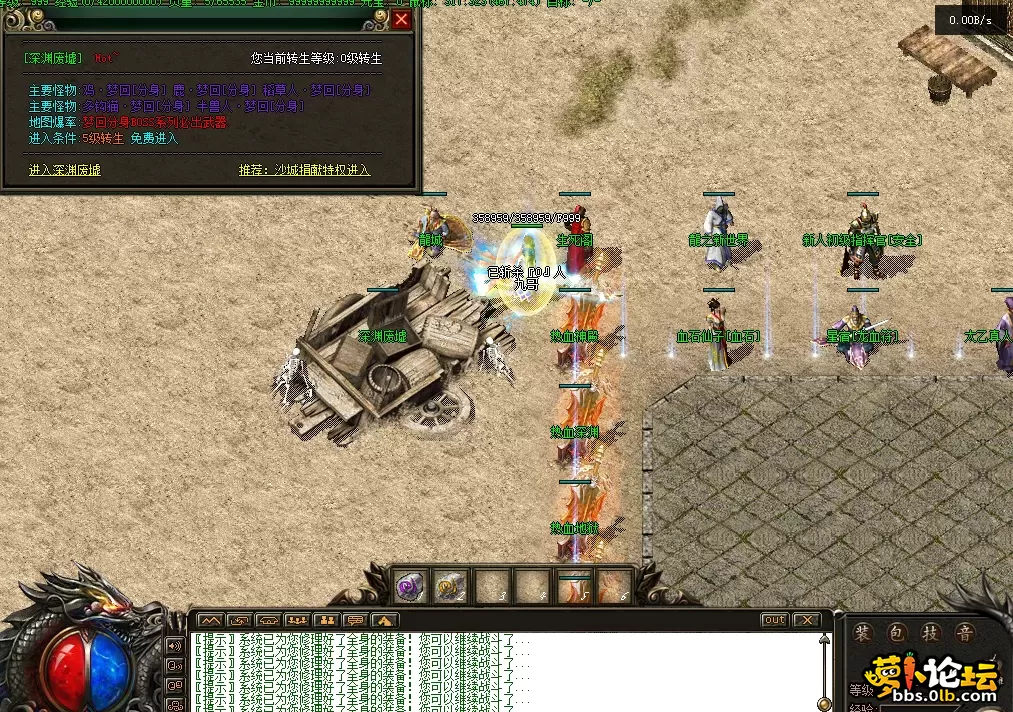
Task: Click the chat box 'out' button
Action: 773,620
